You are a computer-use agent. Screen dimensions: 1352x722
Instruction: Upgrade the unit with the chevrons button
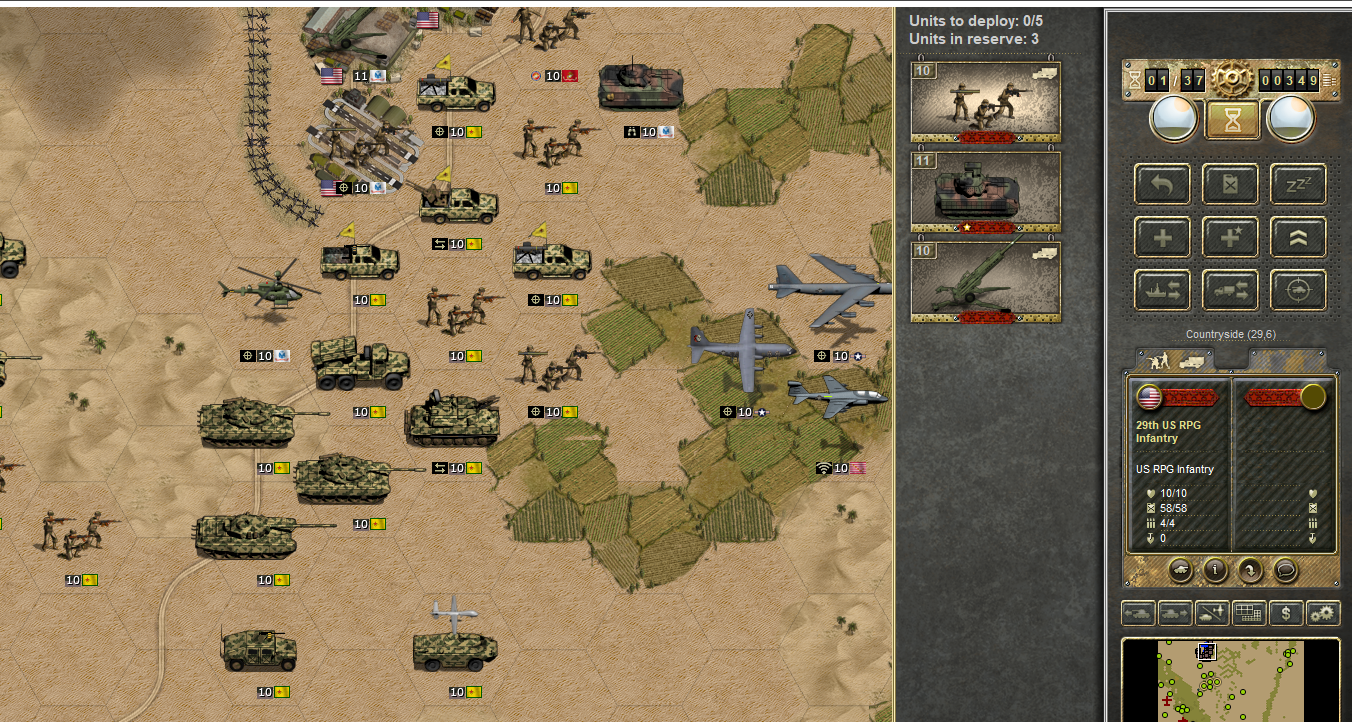(x=1297, y=237)
